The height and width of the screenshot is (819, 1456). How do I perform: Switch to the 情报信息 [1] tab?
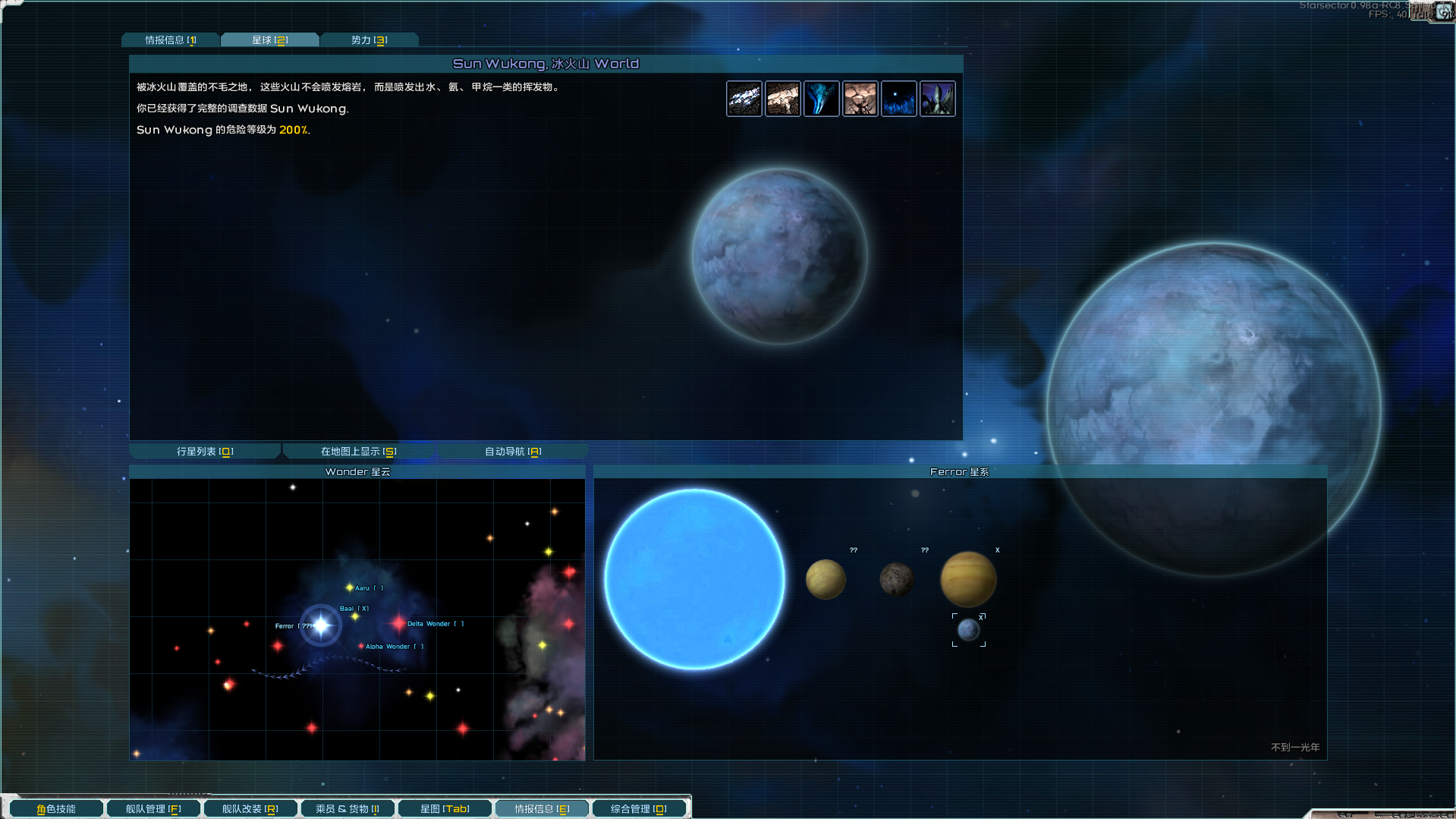point(171,40)
